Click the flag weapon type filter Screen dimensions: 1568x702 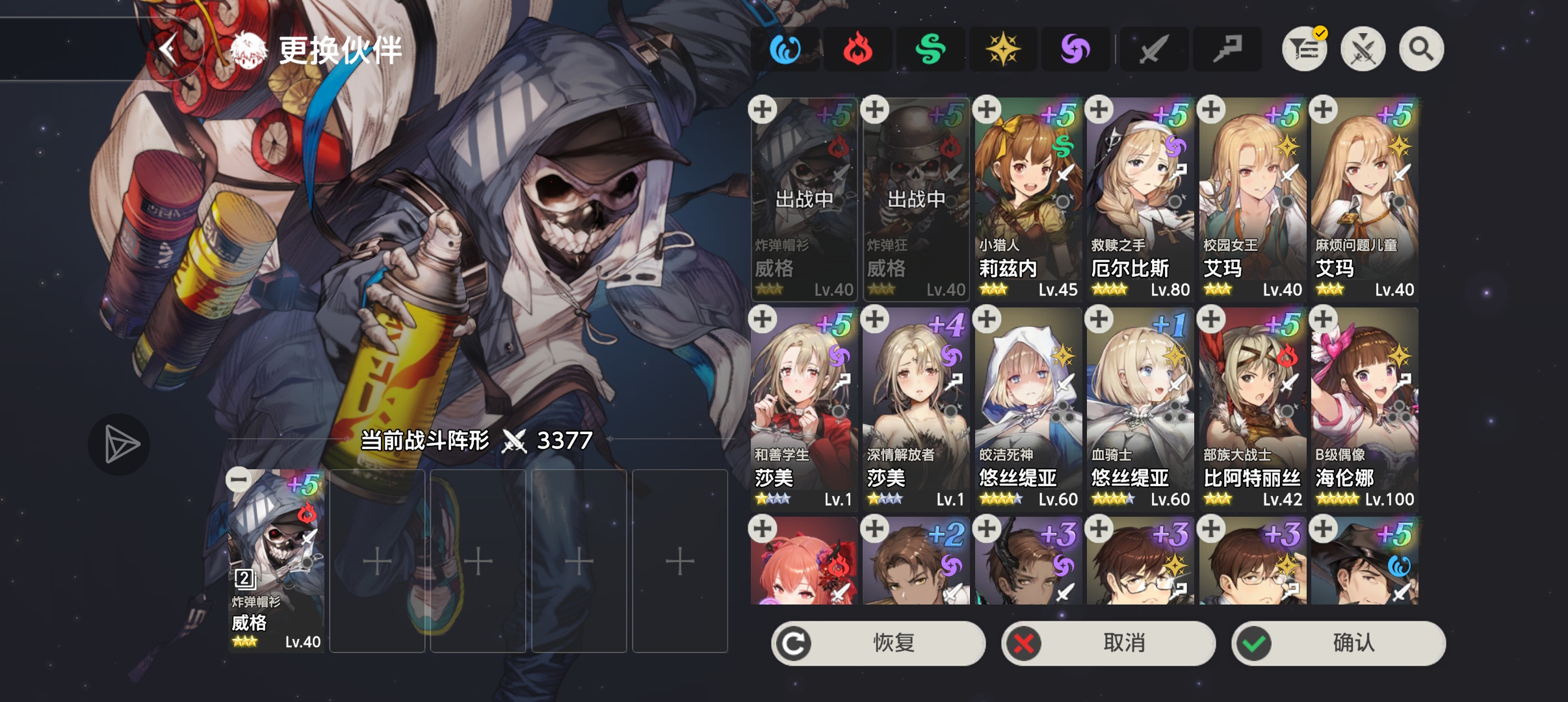click(x=1227, y=48)
